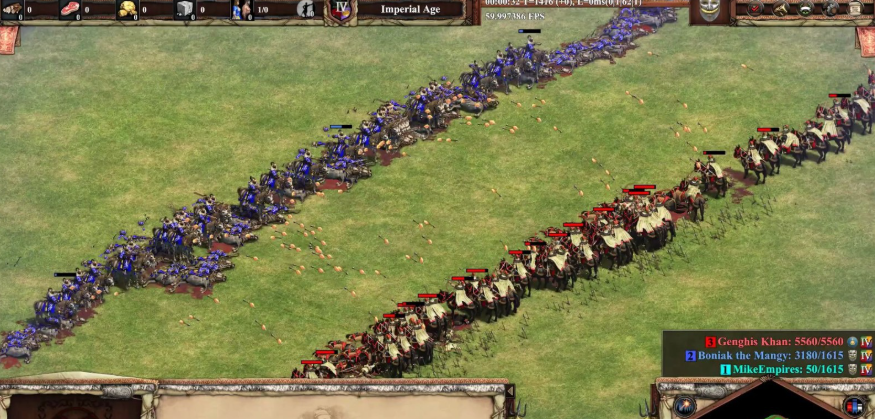Click the stone resource icon

(x=186, y=10)
